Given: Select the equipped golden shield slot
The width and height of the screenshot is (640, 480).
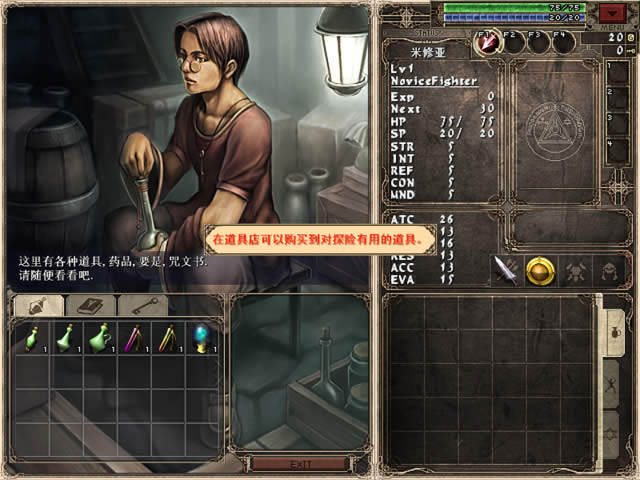Looking at the screenshot, I should point(540,270).
